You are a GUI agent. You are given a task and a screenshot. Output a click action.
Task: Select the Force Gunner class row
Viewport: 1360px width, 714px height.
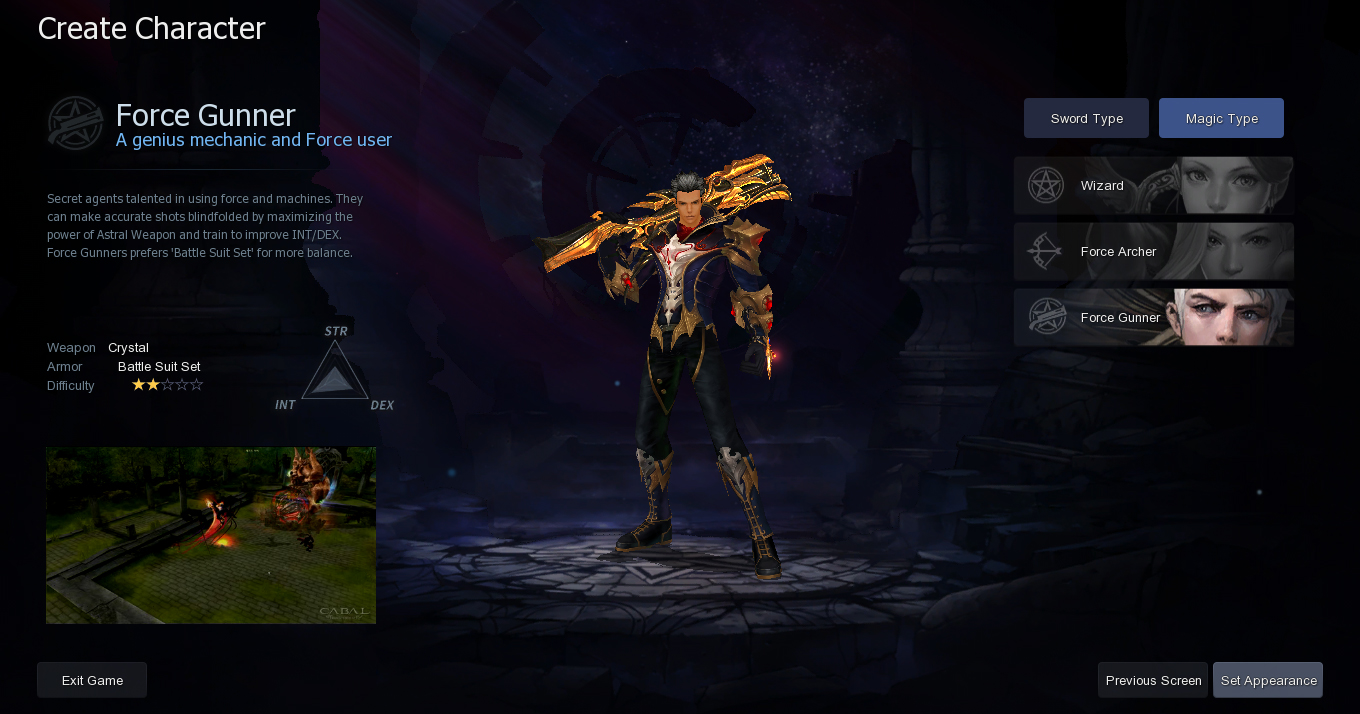pos(1153,318)
